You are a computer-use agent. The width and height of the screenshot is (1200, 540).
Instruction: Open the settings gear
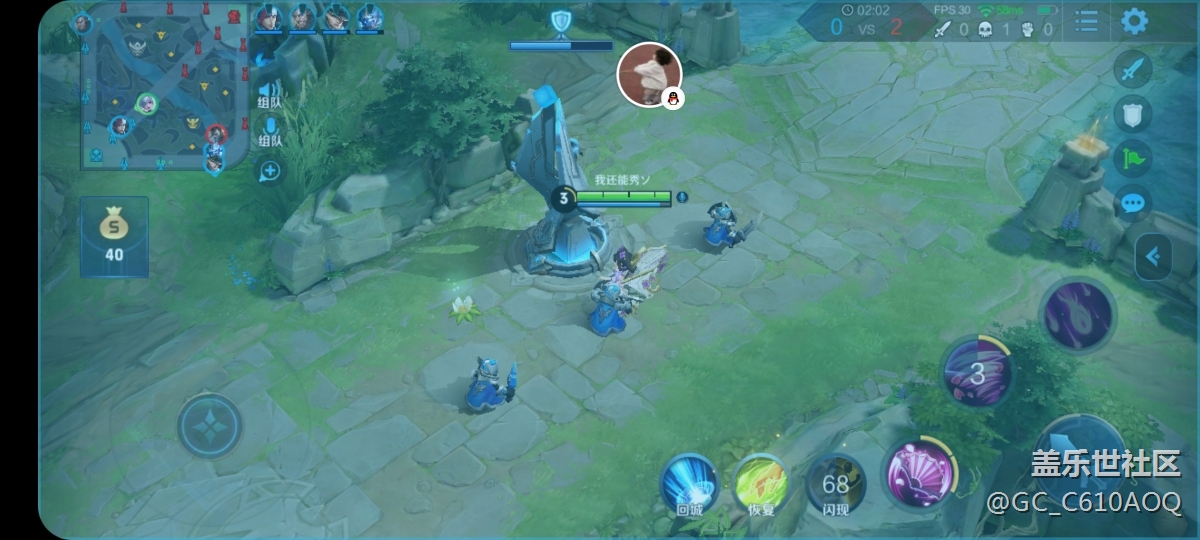point(1133,21)
